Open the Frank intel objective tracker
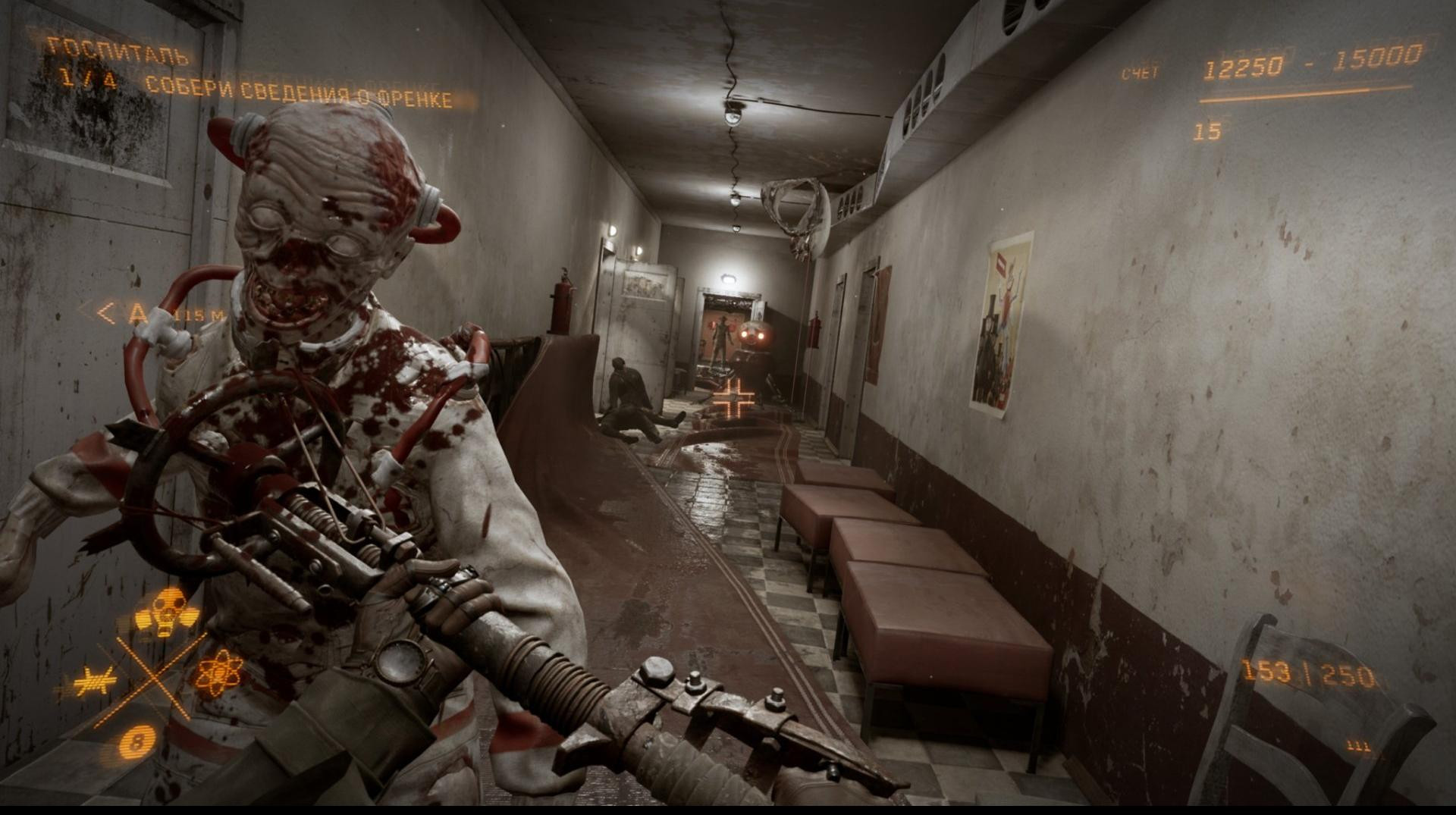The height and width of the screenshot is (815, 1456). point(298,92)
